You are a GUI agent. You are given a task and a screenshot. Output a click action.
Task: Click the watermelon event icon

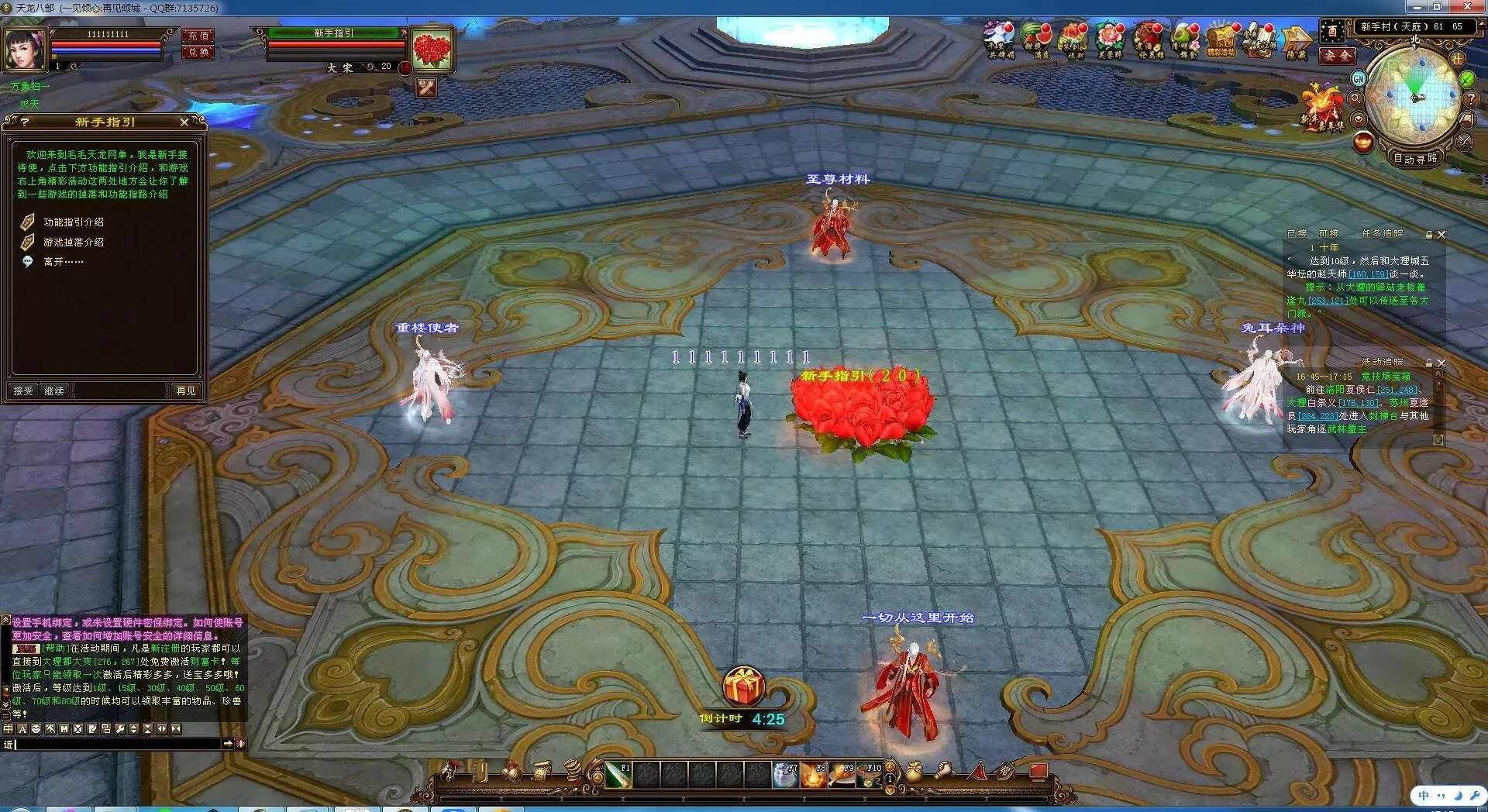coord(1036,40)
